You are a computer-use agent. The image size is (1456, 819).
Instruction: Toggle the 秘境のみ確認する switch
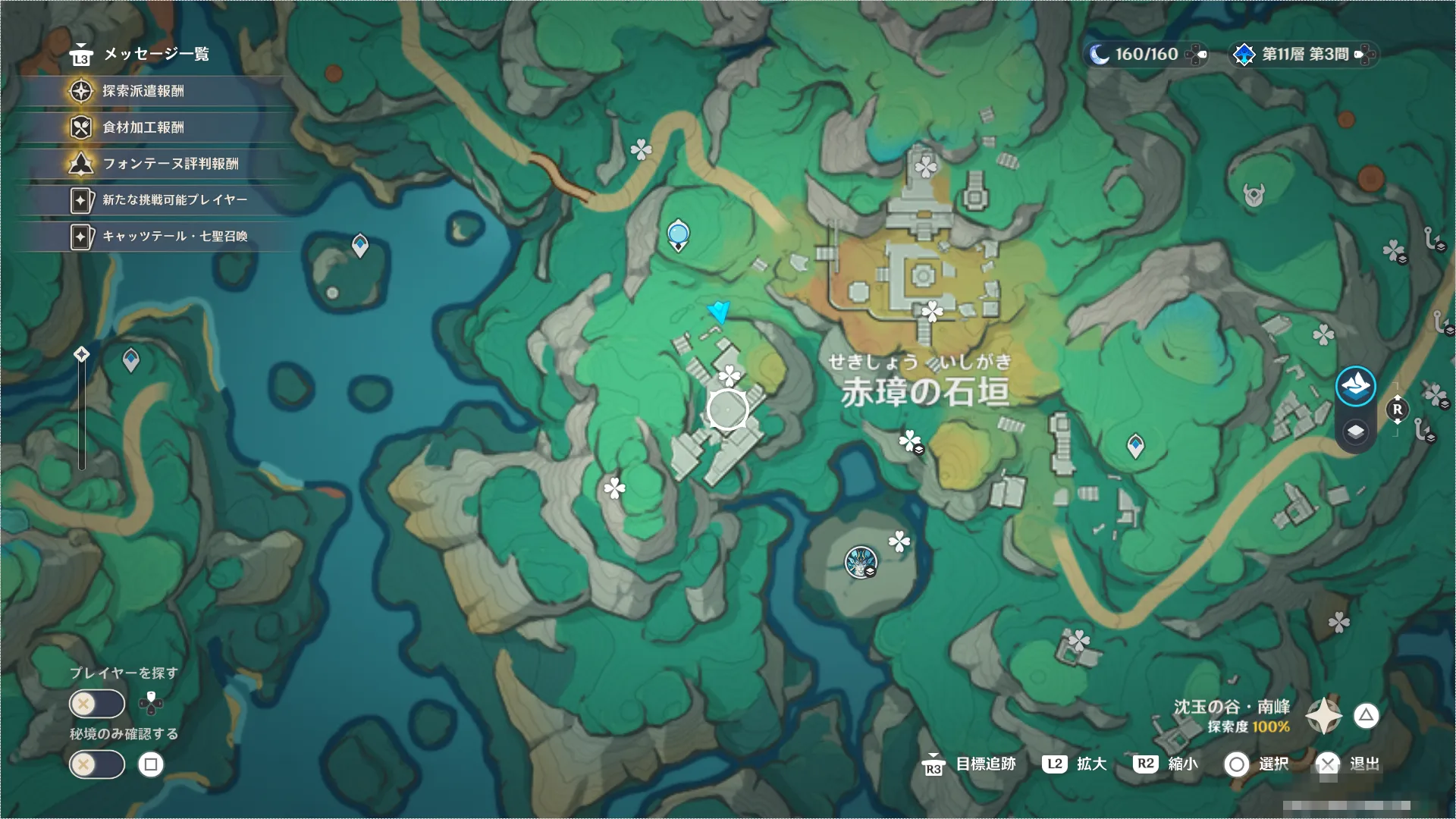97,764
